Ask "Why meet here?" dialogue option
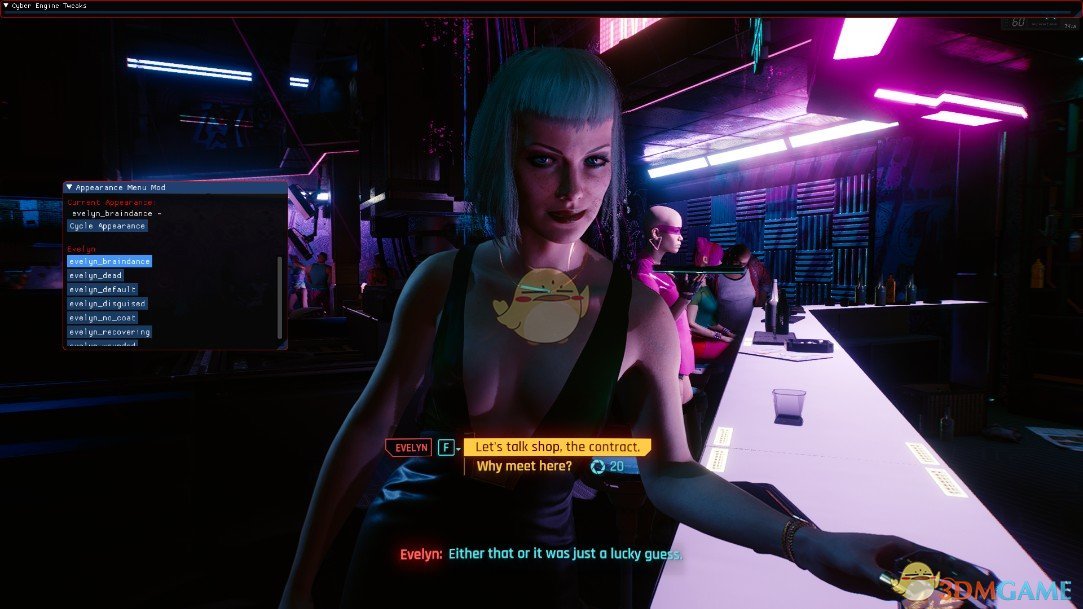Viewport: 1083px width, 609px height. [524, 466]
